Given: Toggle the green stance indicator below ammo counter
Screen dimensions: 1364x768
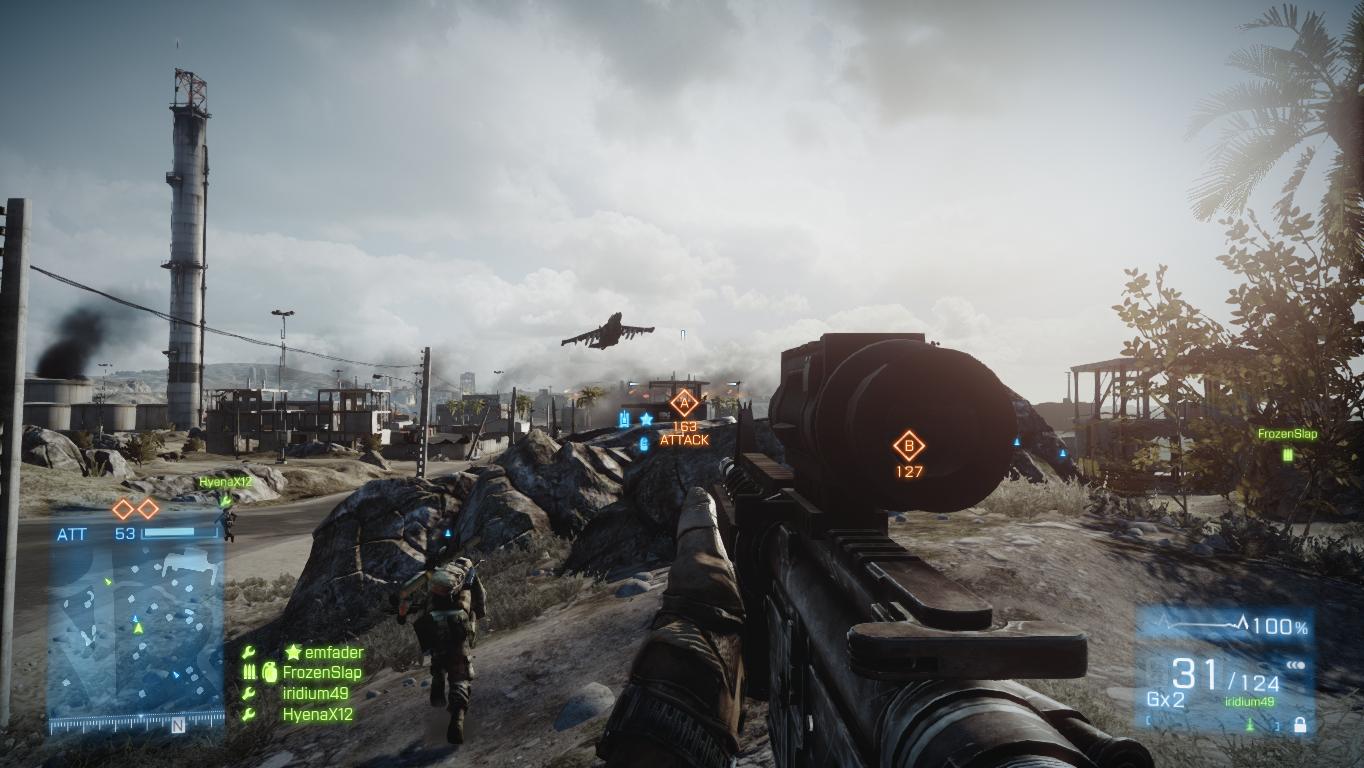Looking at the screenshot, I should pyautogui.click(x=1249, y=723).
